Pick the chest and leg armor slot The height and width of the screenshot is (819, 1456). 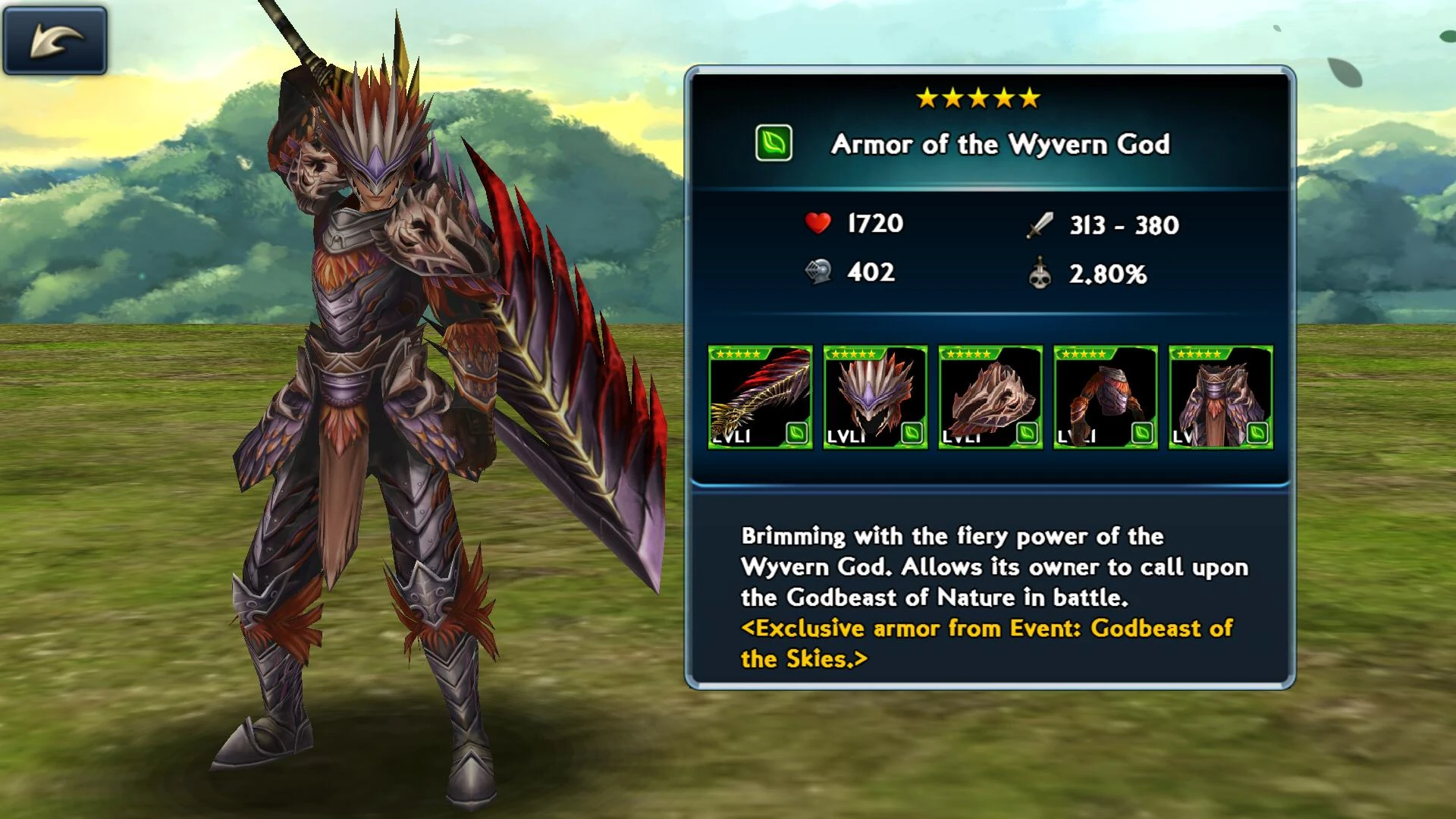pyautogui.click(x=1221, y=397)
